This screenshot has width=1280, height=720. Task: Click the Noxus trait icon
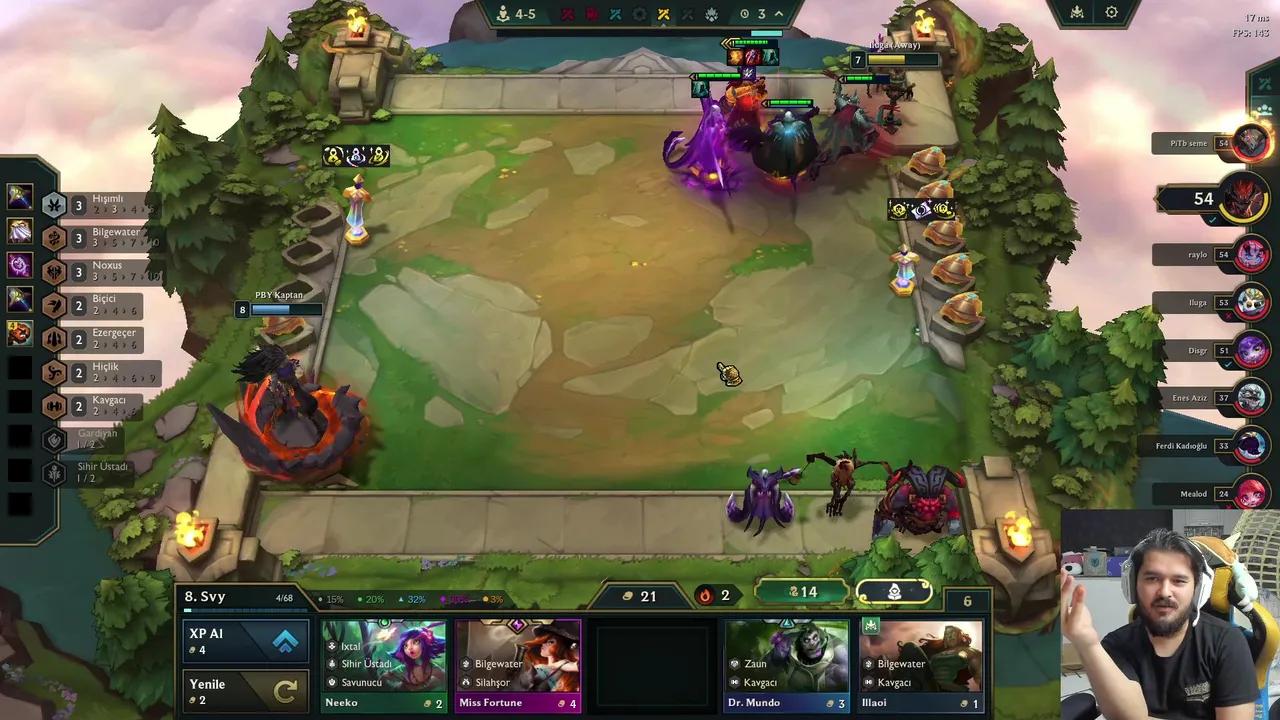(x=55, y=271)
